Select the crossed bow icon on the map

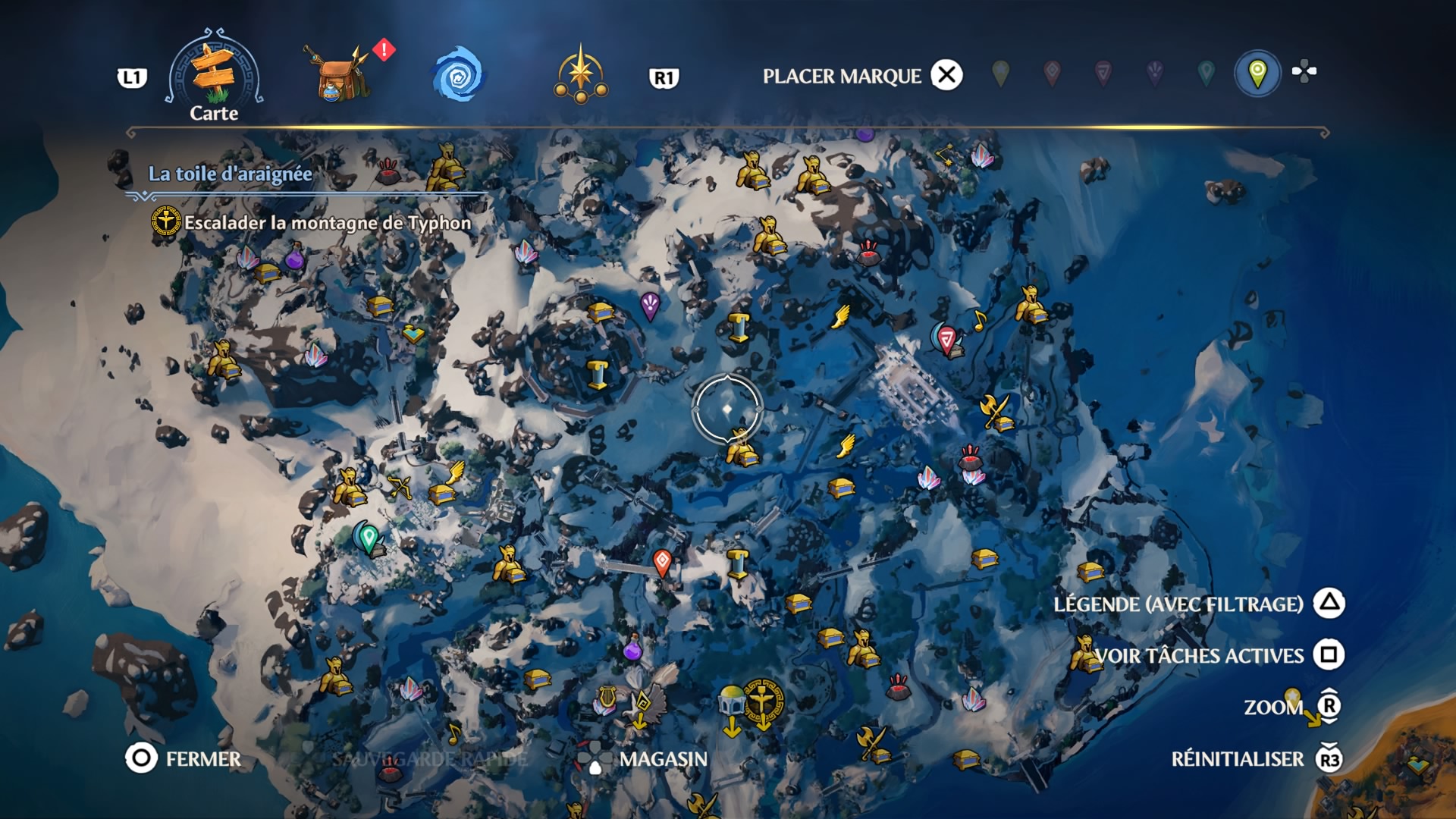tap(399, 485)
